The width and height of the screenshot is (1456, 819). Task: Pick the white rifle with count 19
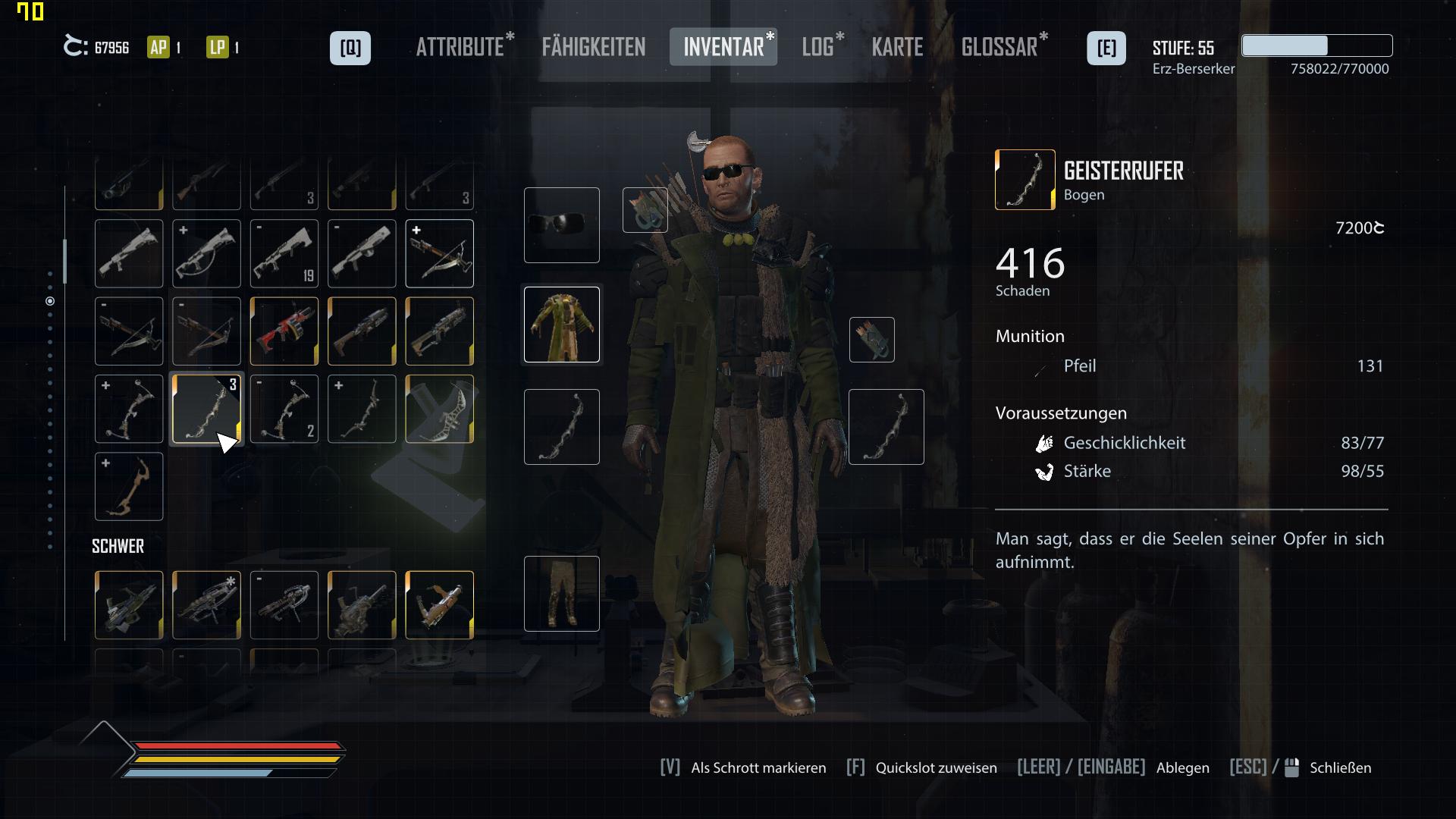tap(284, 254)
